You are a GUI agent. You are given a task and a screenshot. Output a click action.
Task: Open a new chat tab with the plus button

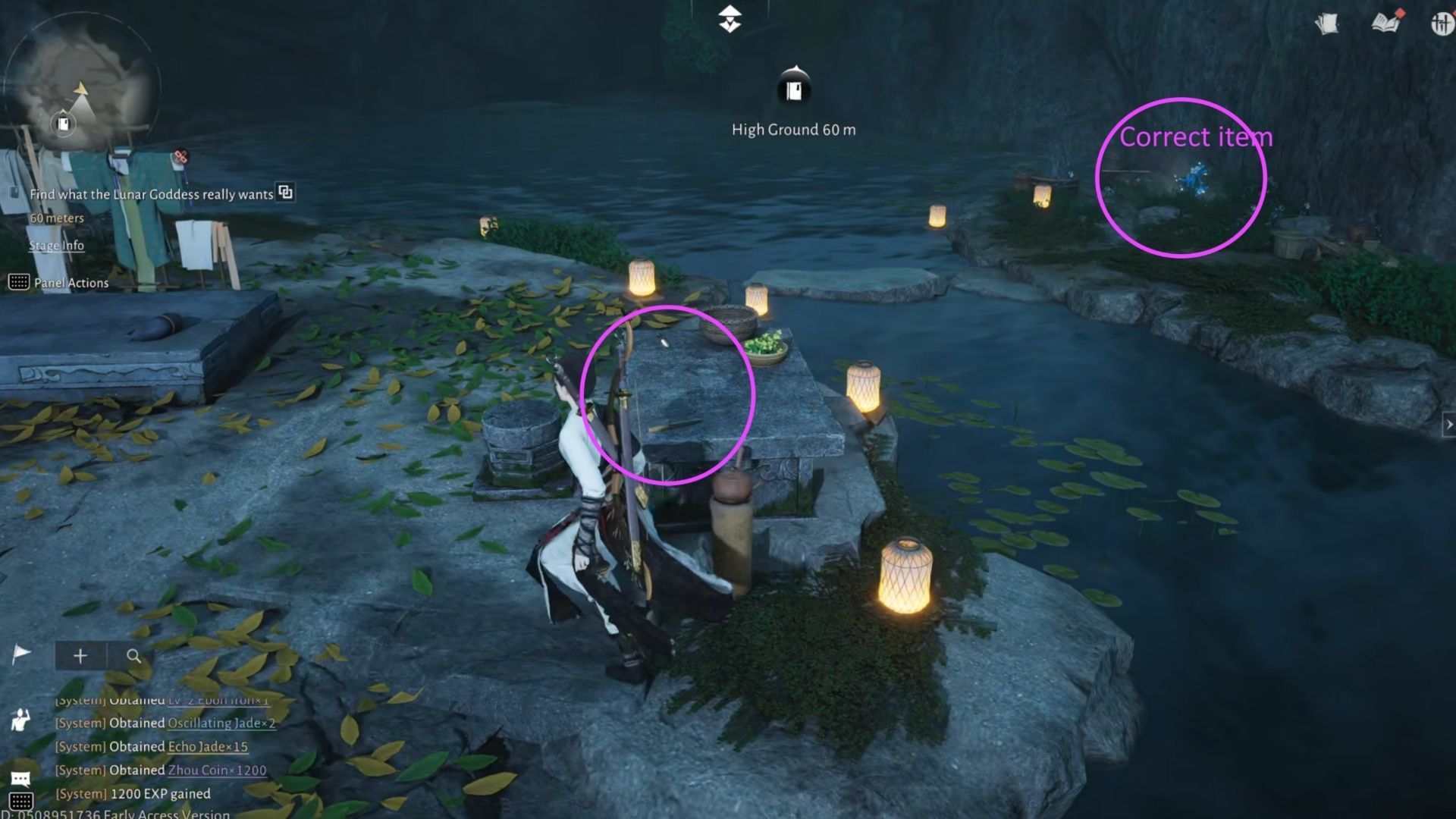coord(80,656)
